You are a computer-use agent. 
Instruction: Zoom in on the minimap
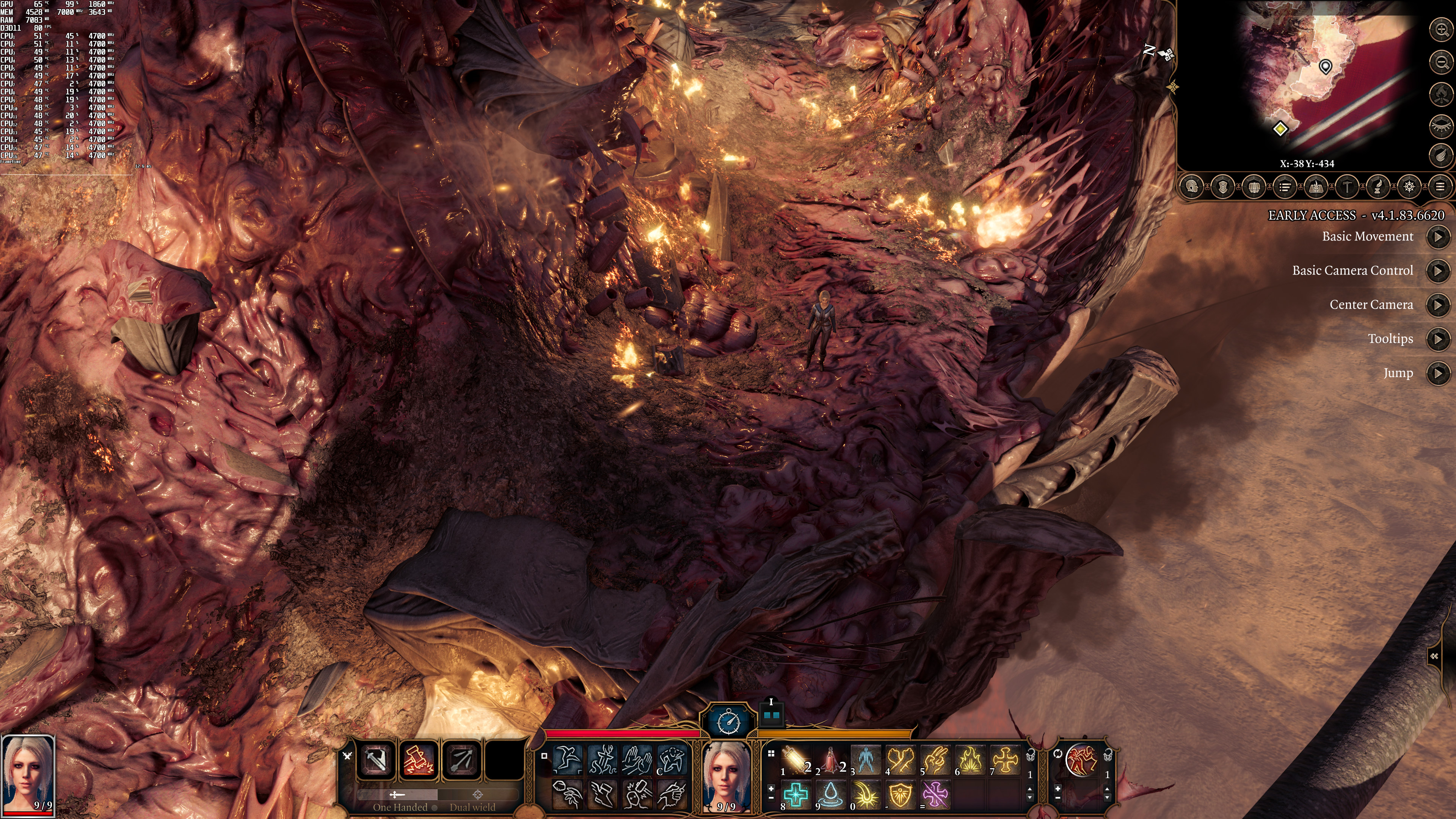[1441, 30]
